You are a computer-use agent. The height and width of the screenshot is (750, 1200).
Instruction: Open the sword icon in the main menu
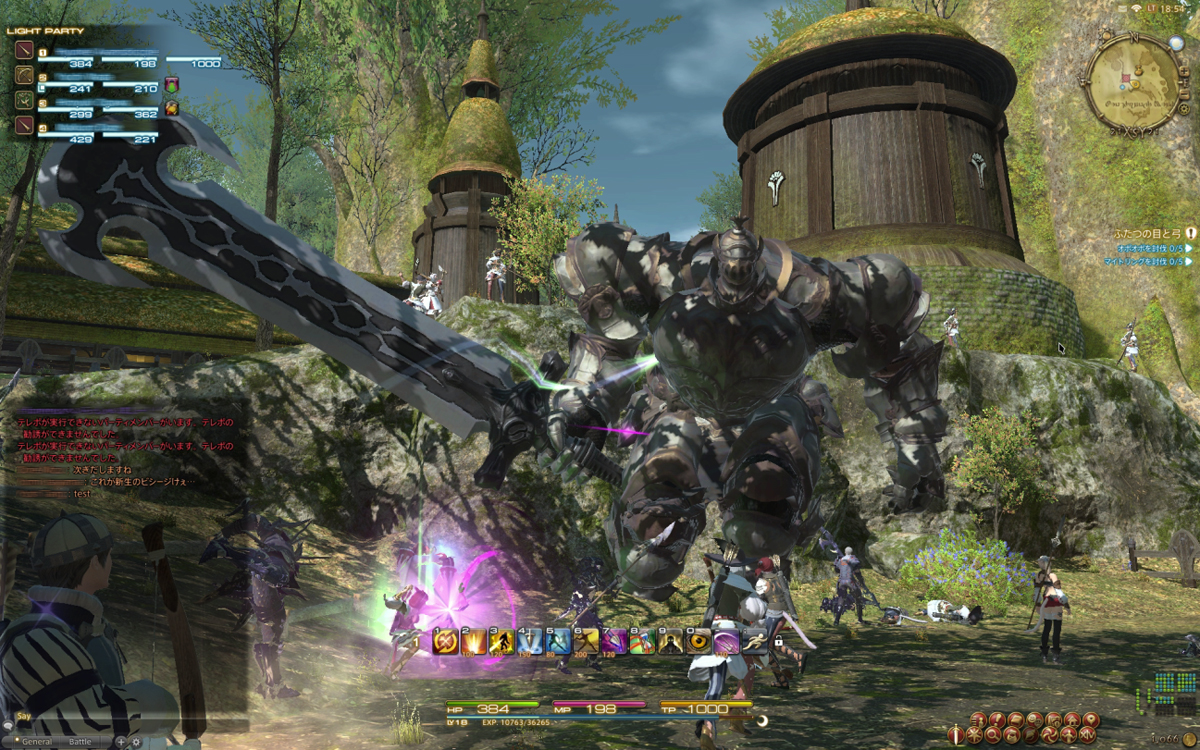tap(957, 735)
